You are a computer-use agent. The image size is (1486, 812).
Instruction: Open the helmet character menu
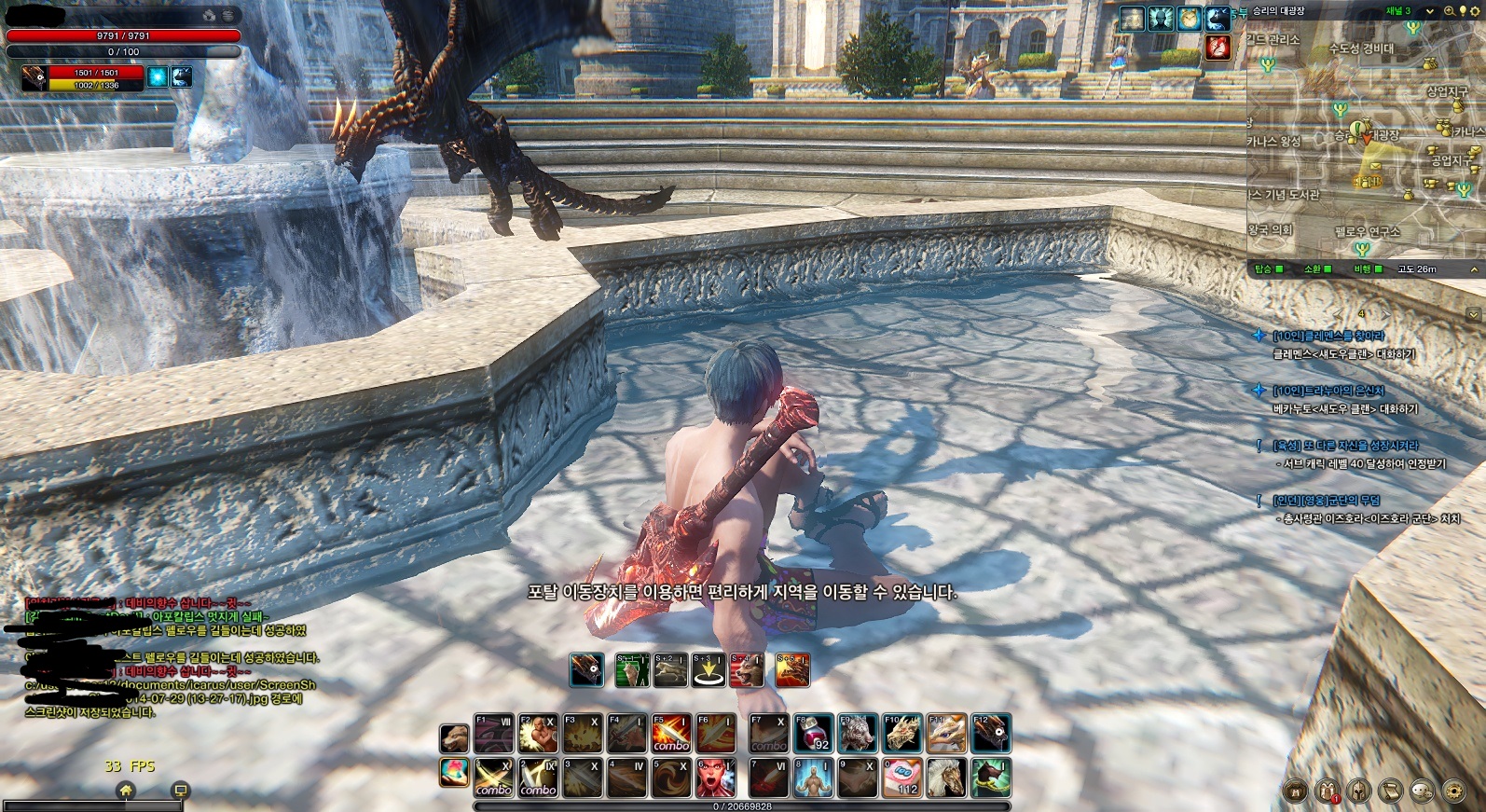[1358, 791]
